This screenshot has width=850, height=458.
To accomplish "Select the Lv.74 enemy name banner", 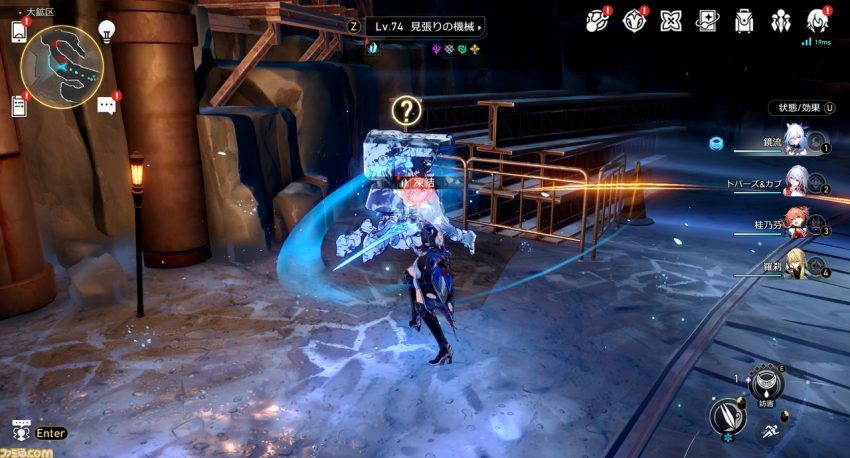I will pos(425,26).
